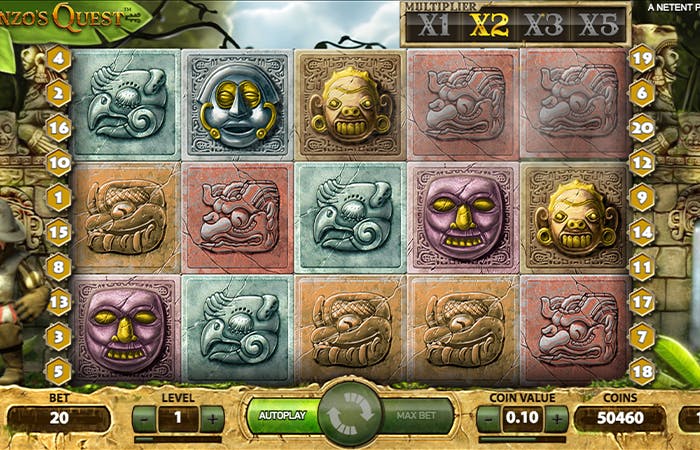Lower the Coin Value
Screen dimensions: 700x450
(x=488, y=418)
